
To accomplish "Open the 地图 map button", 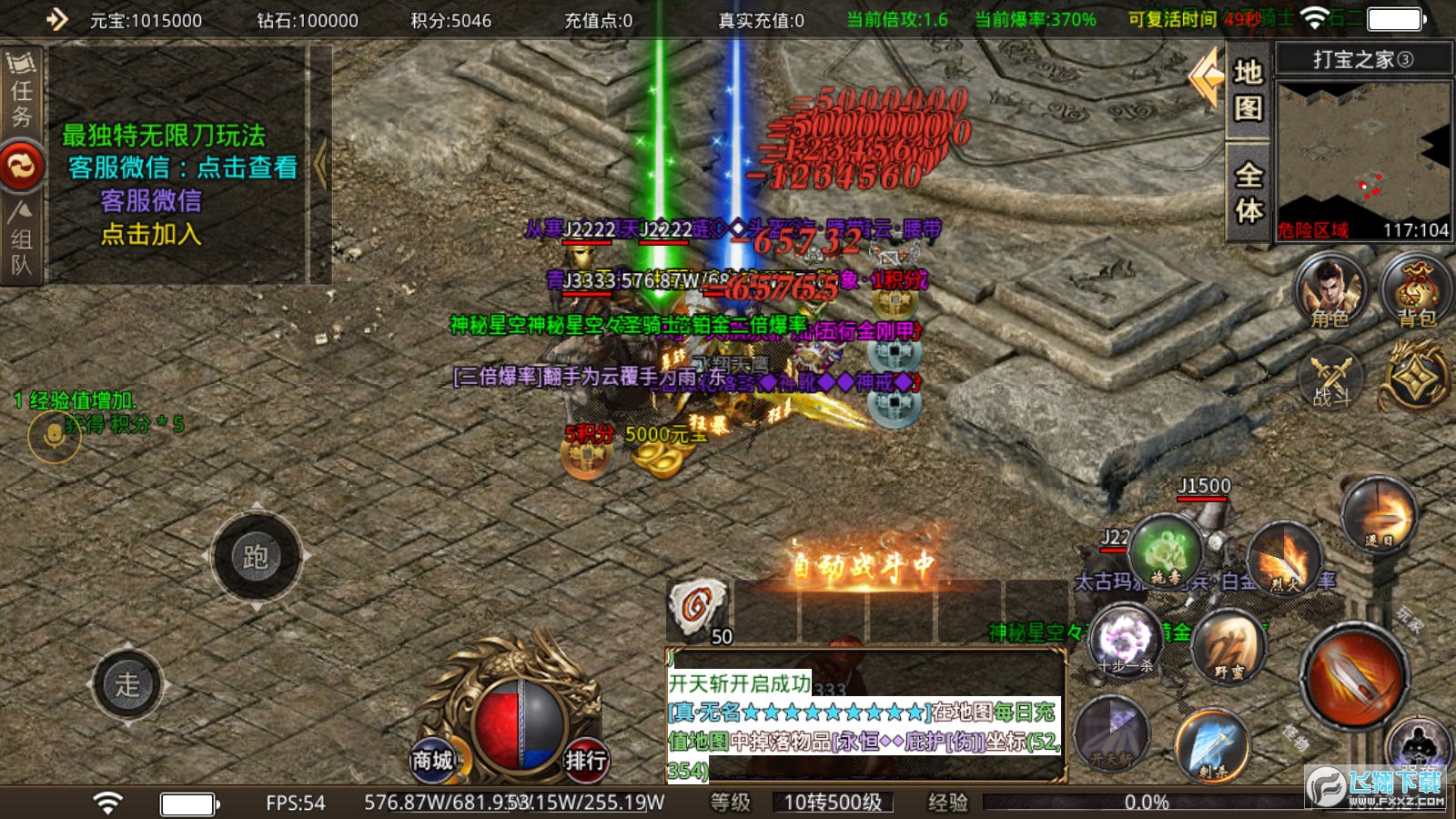I will click(x=1248, y=90).
